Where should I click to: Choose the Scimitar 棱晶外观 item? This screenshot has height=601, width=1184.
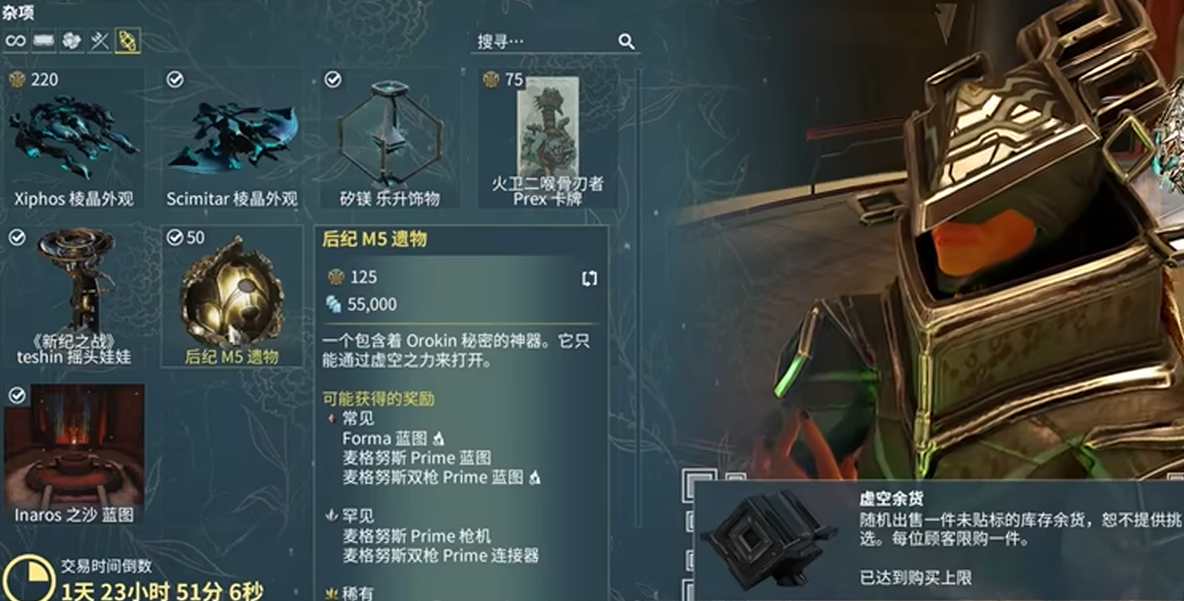232,139
